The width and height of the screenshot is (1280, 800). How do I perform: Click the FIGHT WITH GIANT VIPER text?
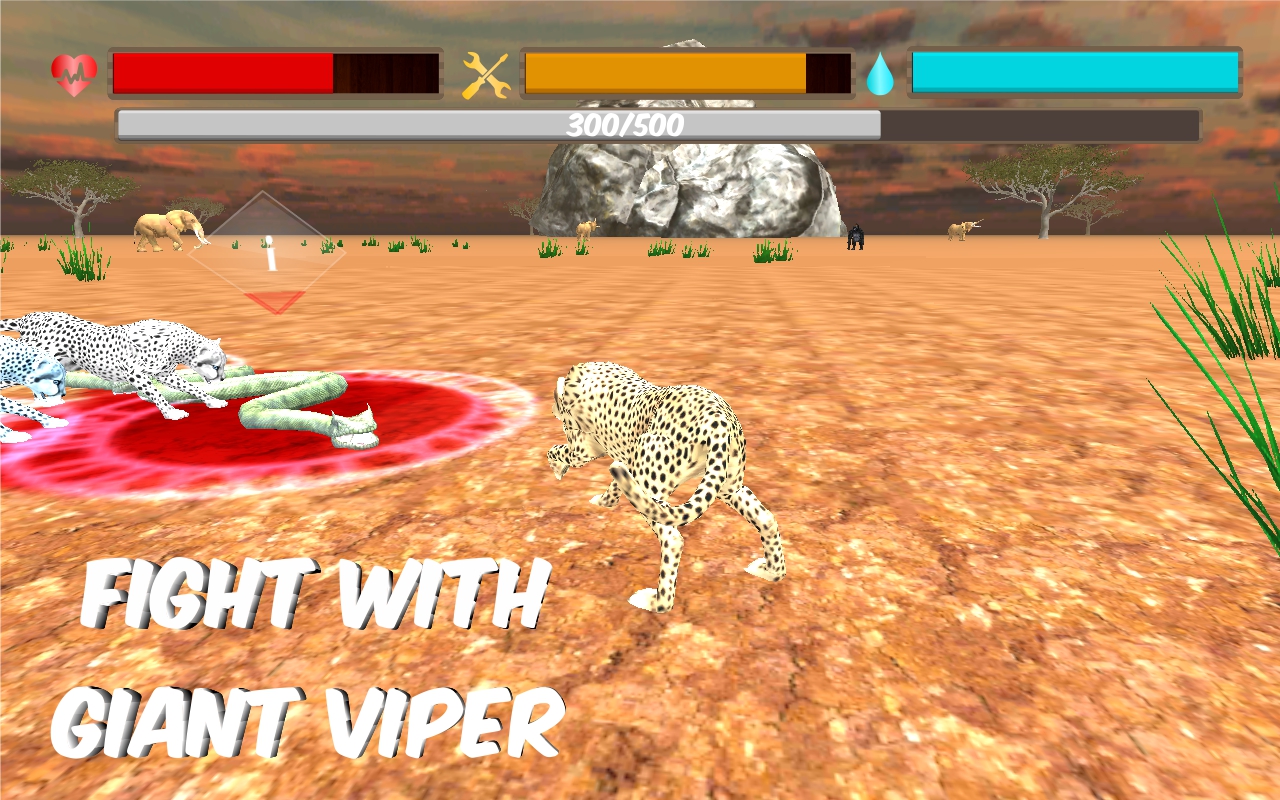point(310,650)
